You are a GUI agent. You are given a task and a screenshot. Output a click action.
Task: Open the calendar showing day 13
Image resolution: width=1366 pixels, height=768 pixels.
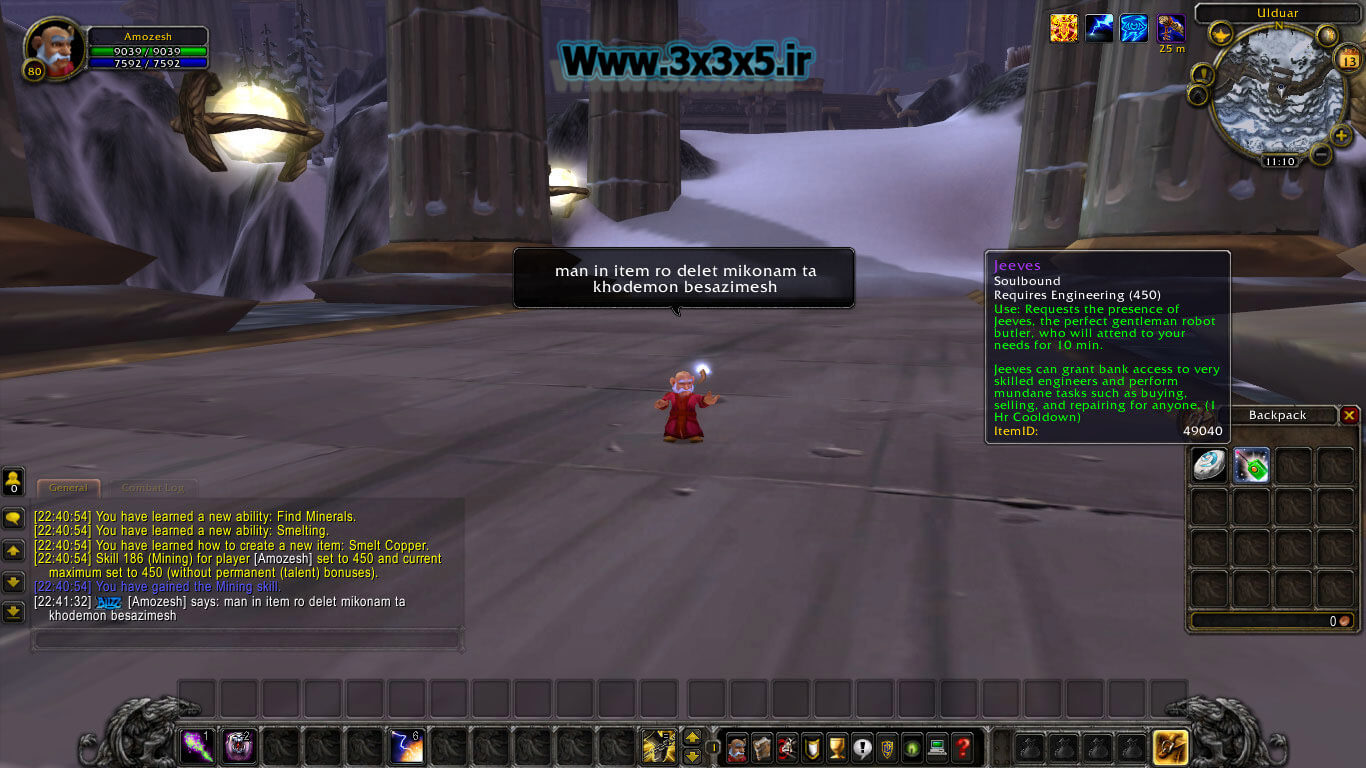click(1349, 61)
